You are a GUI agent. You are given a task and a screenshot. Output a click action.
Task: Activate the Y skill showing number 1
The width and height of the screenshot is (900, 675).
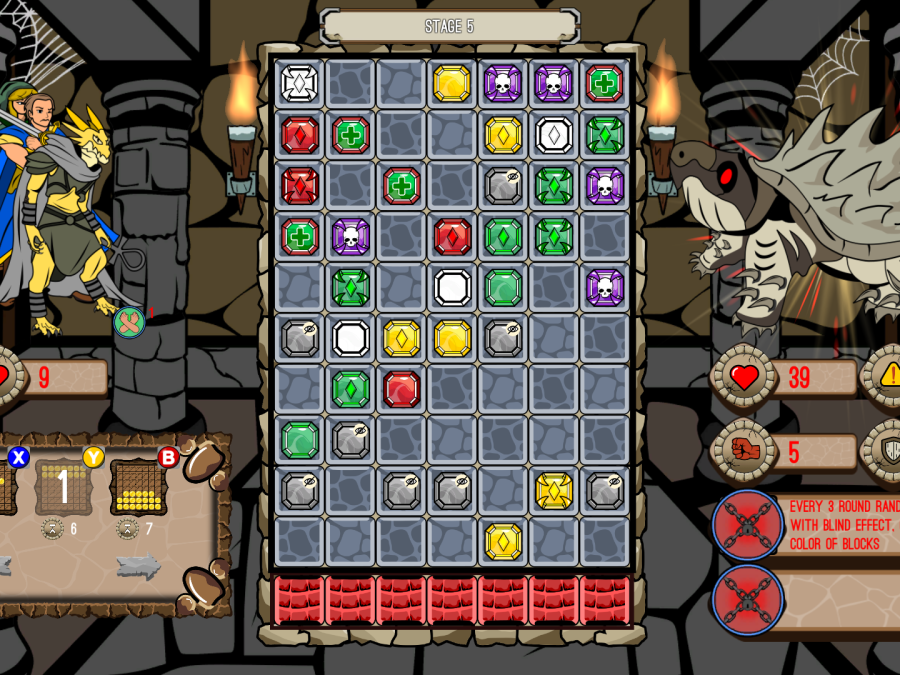[64, 487]
